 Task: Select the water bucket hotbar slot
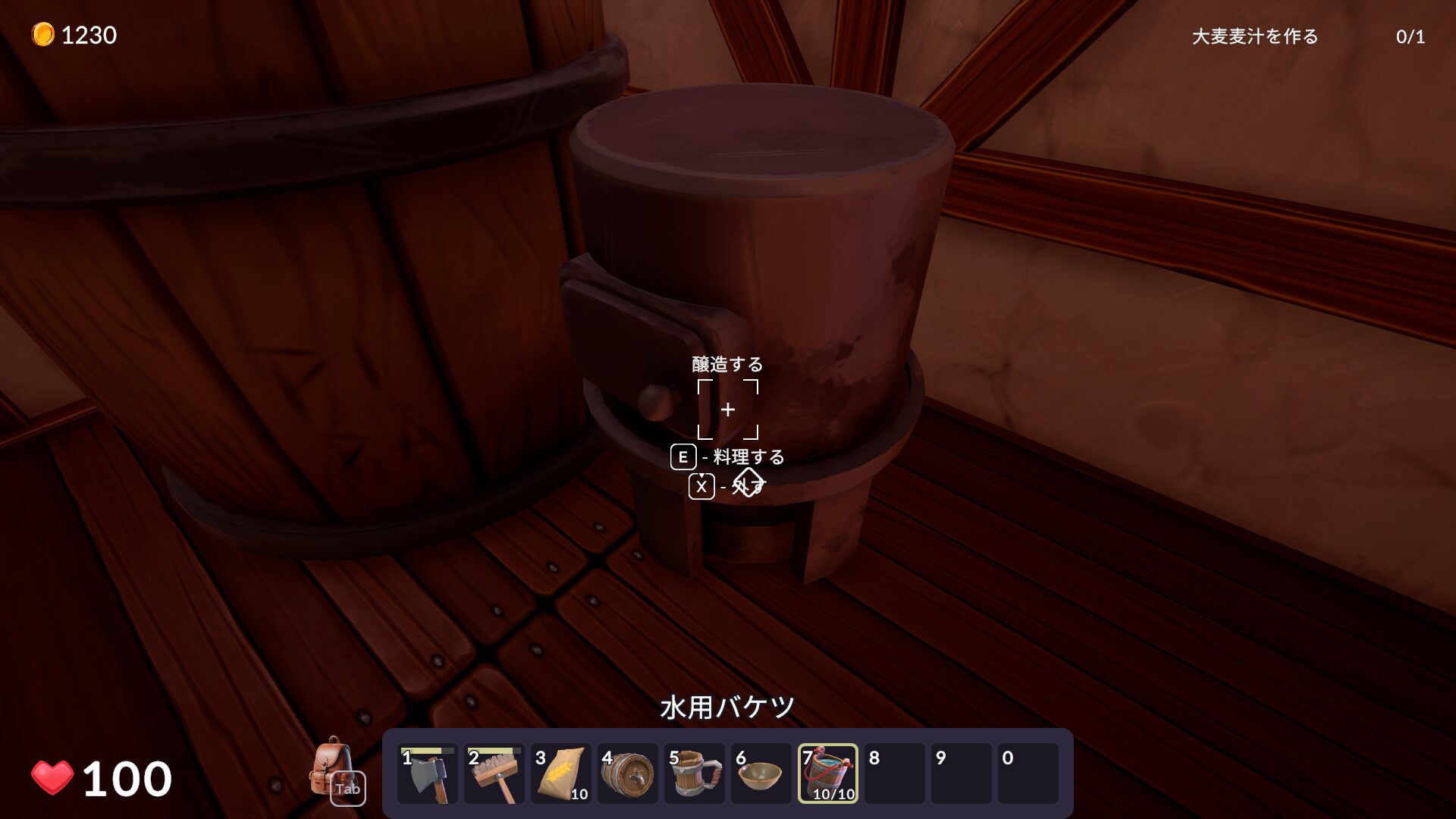tap(828, 774)
